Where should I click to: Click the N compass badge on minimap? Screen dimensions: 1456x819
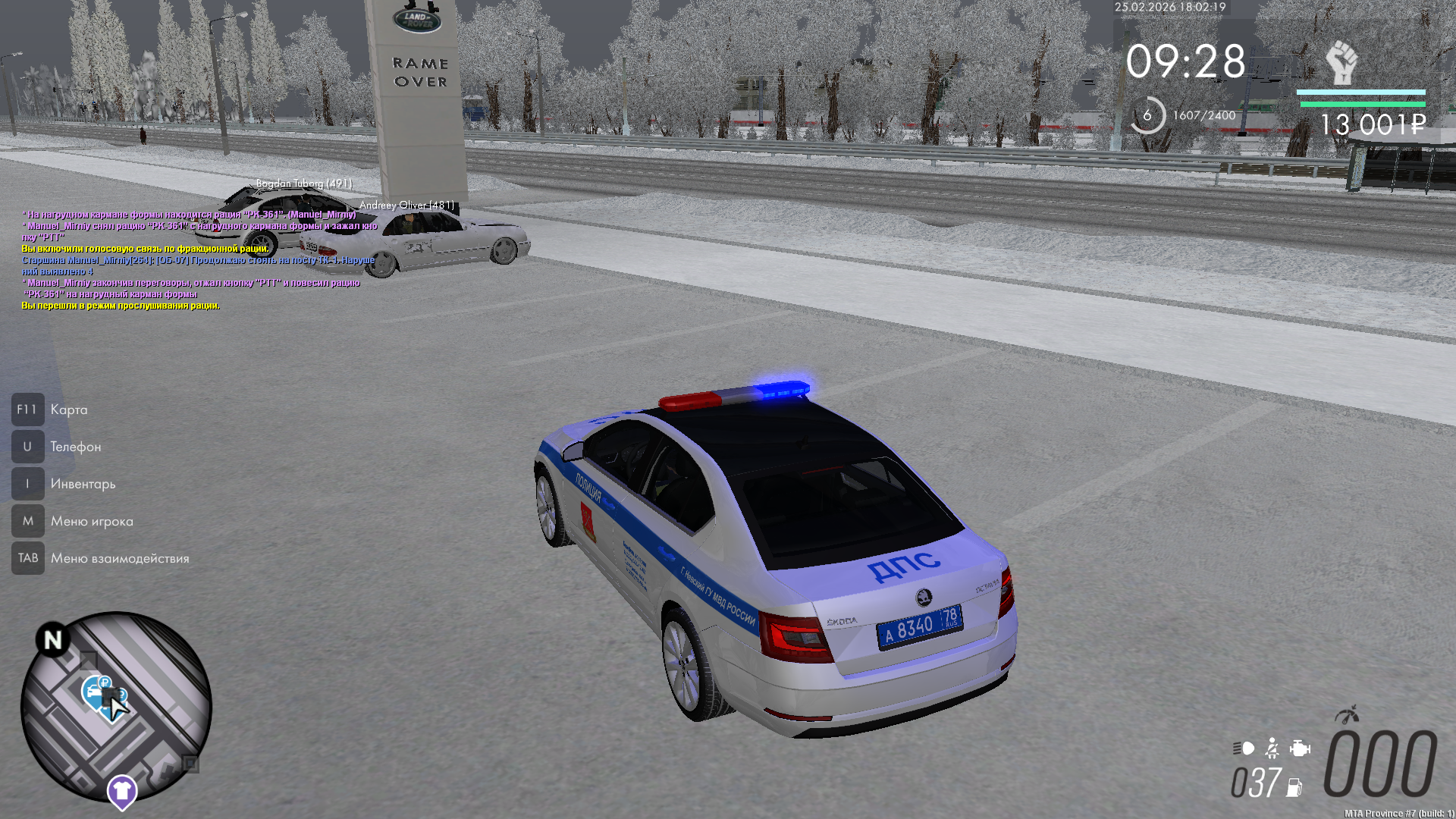pos(52,641)
